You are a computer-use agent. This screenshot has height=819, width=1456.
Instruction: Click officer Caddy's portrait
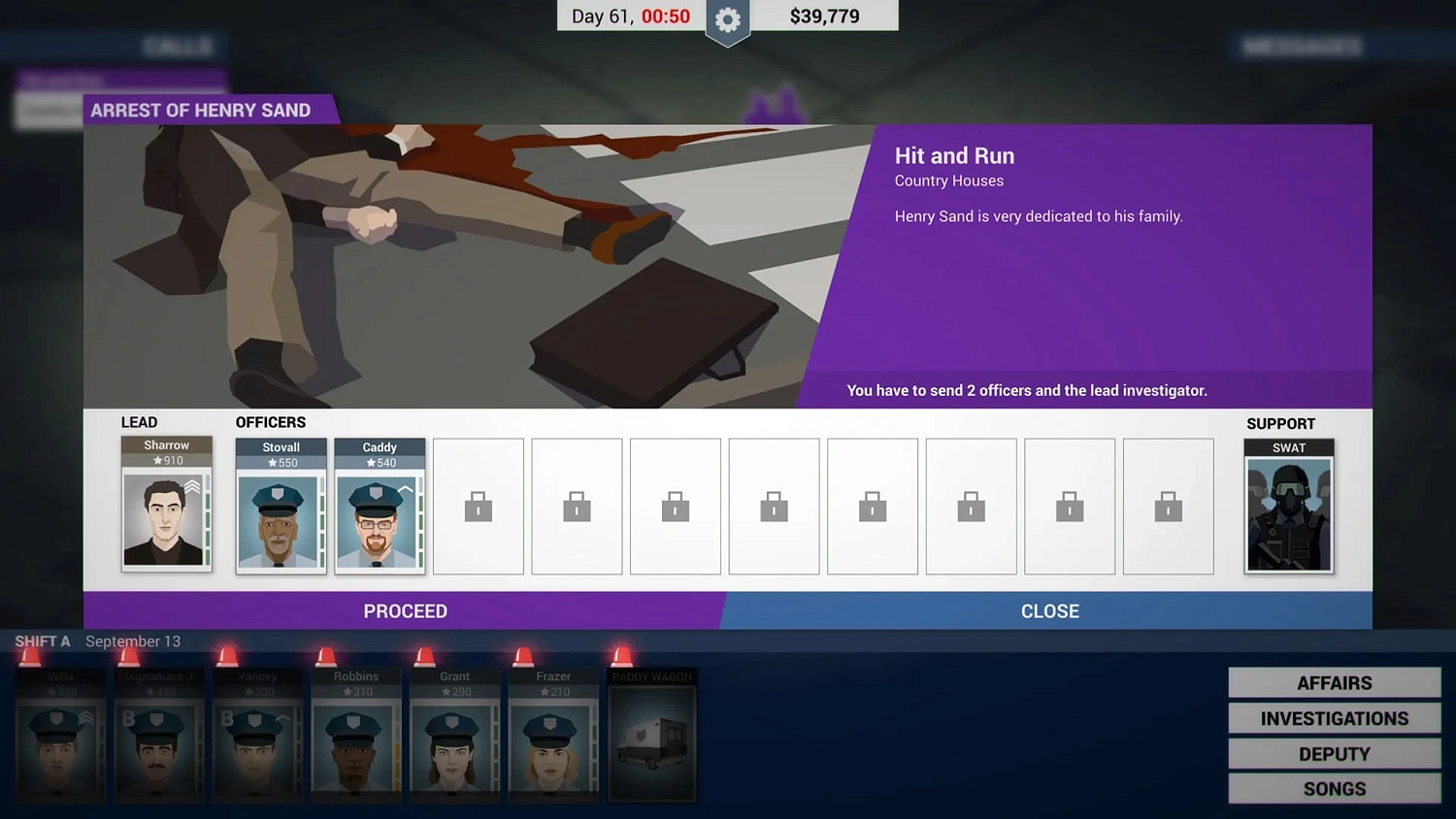[380, 519]
